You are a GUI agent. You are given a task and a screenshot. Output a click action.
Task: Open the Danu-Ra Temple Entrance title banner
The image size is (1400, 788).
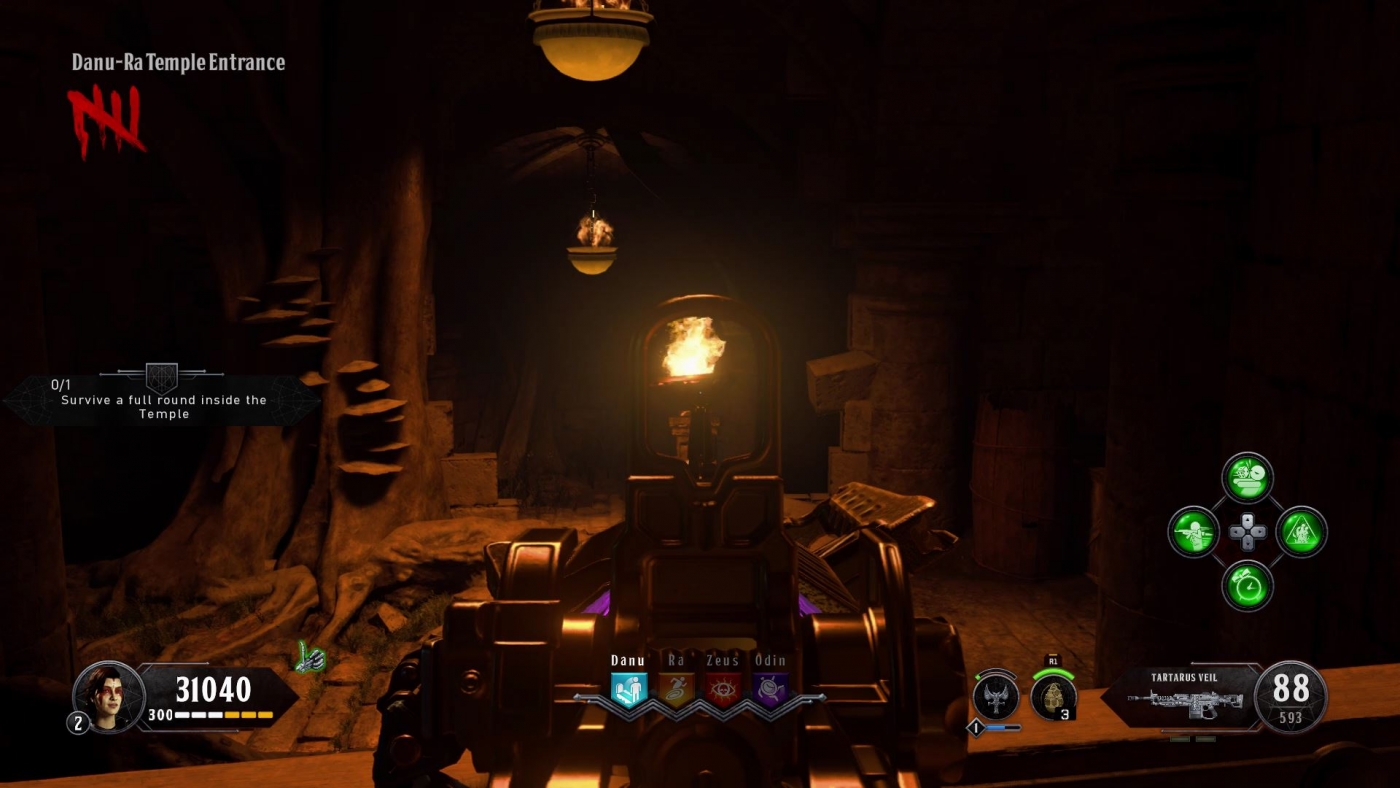click(x=177, y=62)
